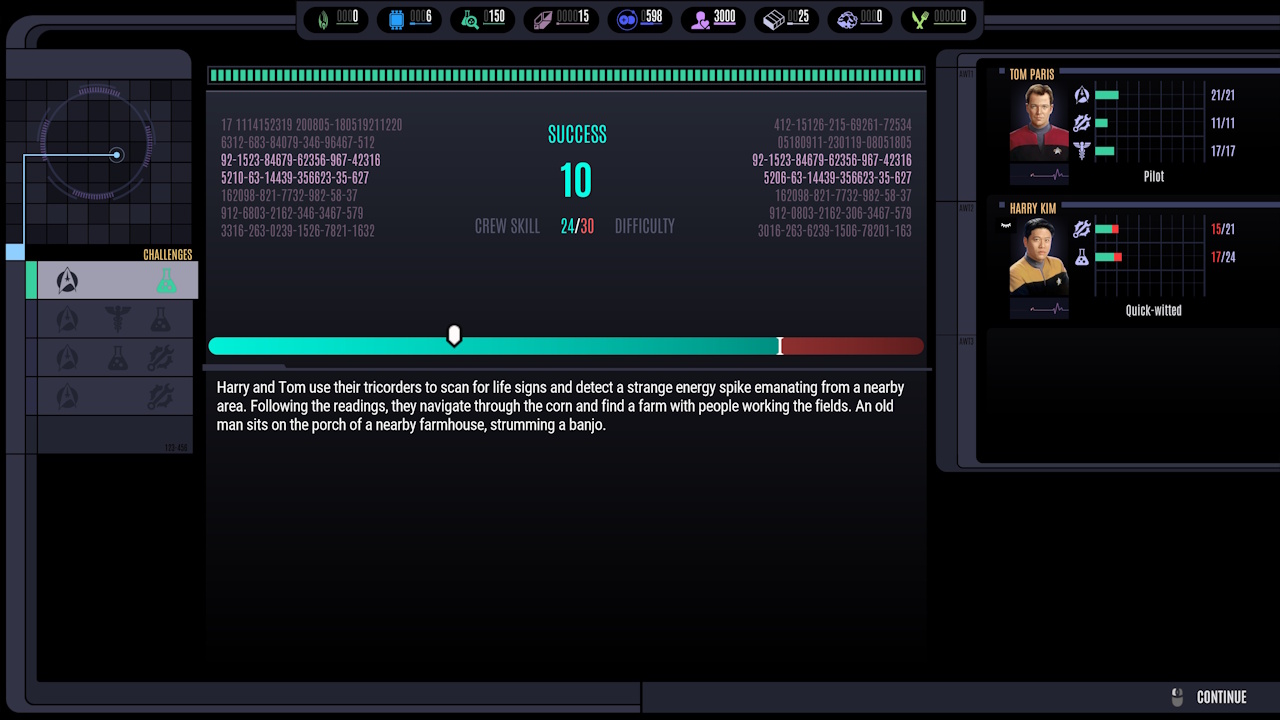Open the replicator resource counter showing 6
This screenshot has width=1280, height=720.
(x=409, y=17)
